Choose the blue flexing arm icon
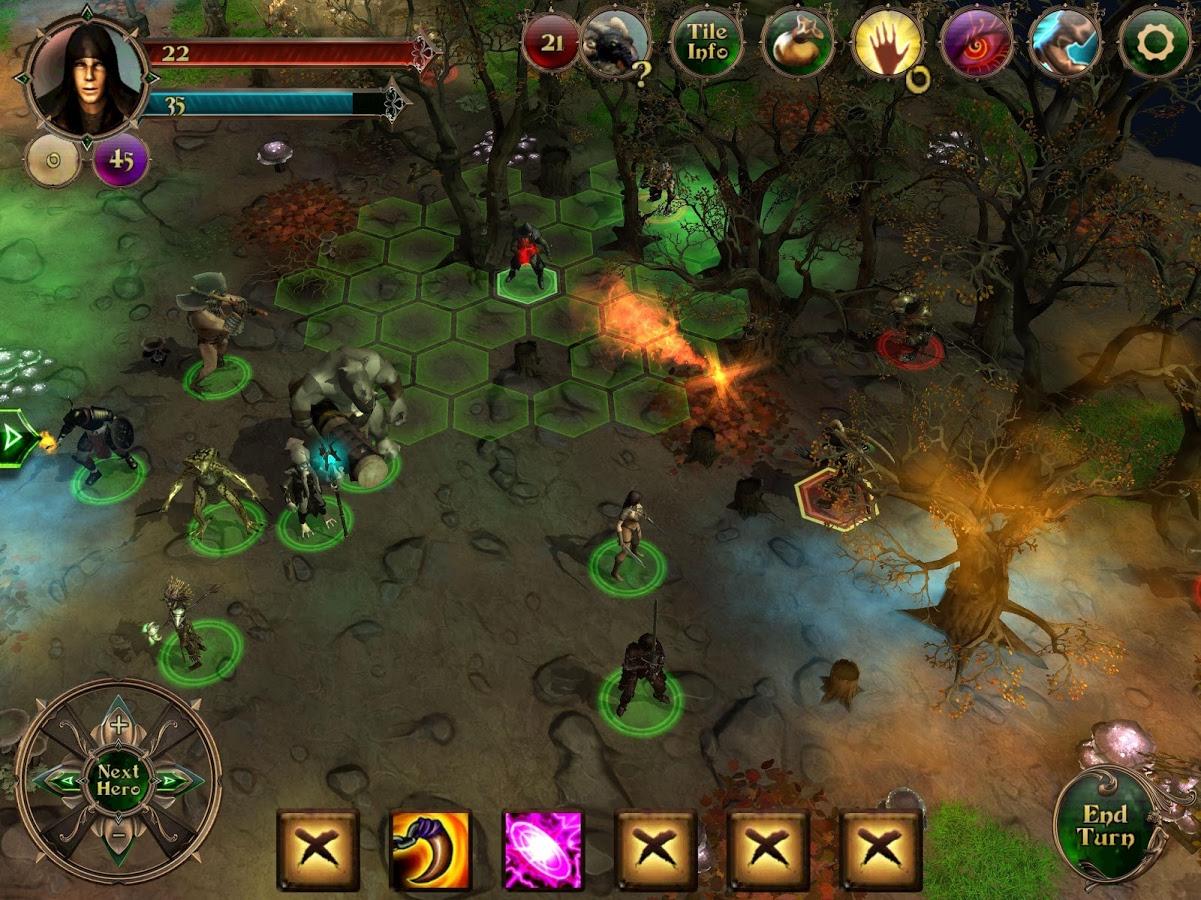This screenshot has height=900, width=1201. pyautogui.click(x=1065, y=42)
